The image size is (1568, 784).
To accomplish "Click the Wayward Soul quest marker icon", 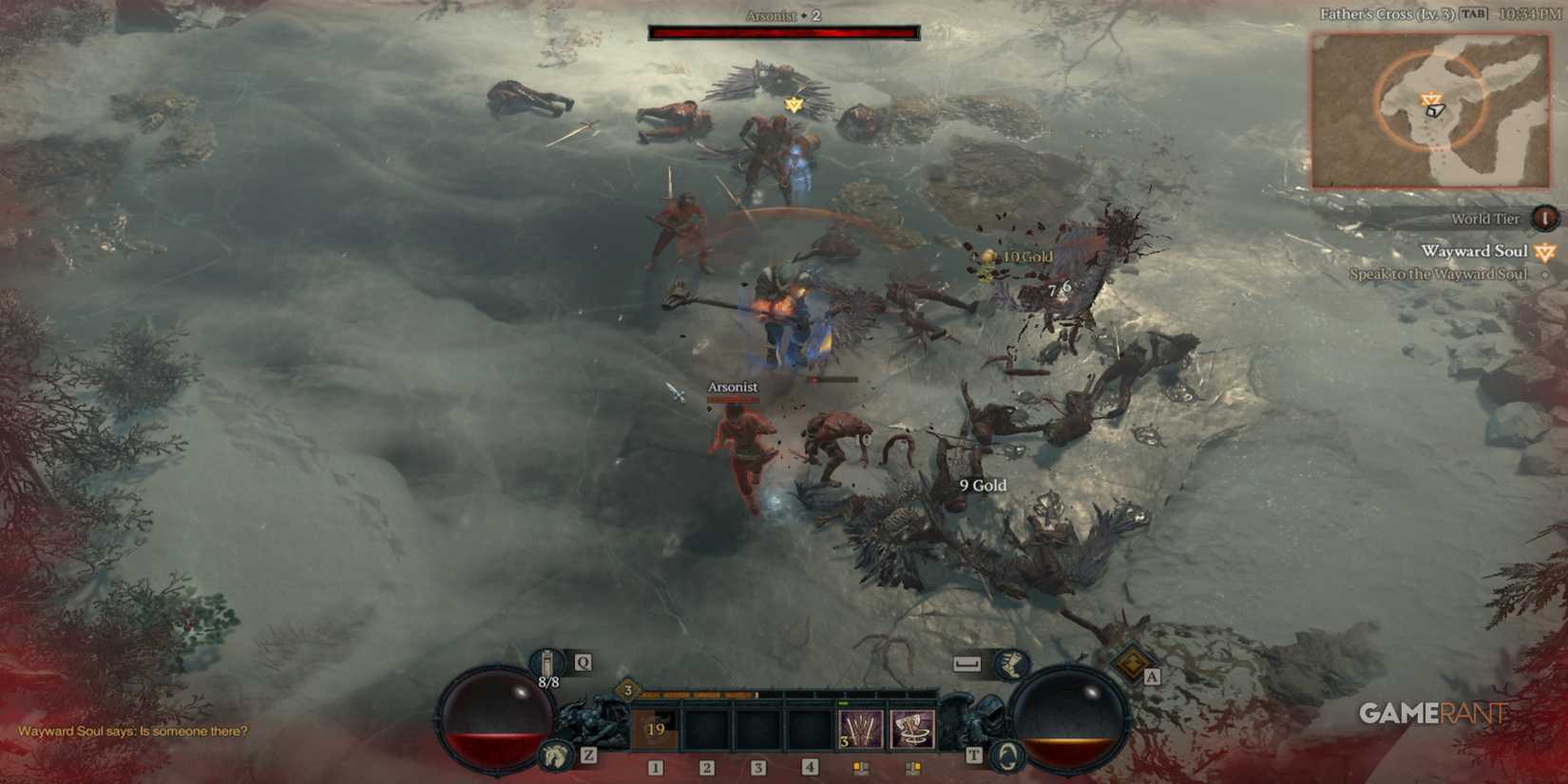I will pyautogui.click(x=1544, y=251).
